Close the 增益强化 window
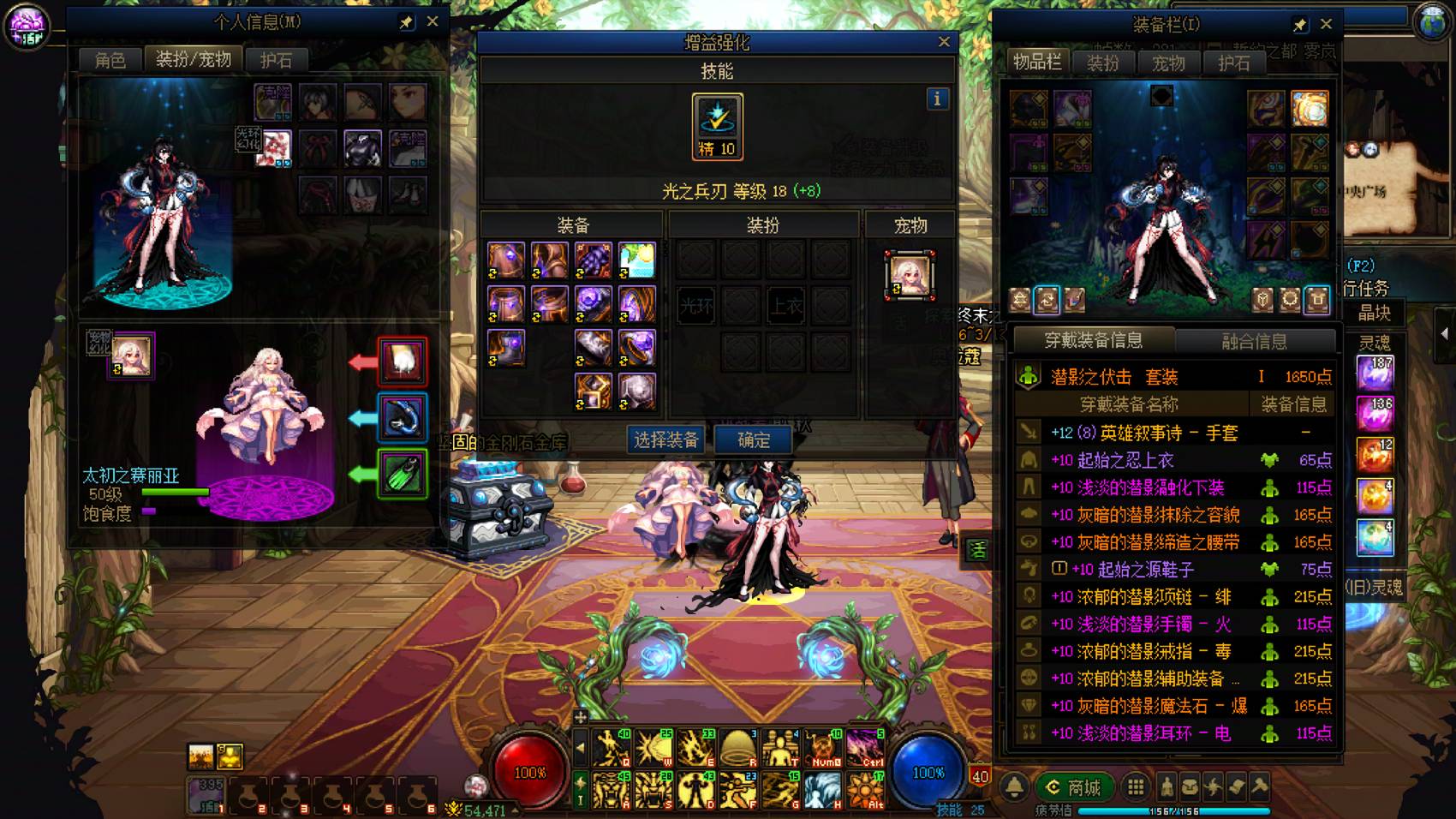 (x=944, y=41)
